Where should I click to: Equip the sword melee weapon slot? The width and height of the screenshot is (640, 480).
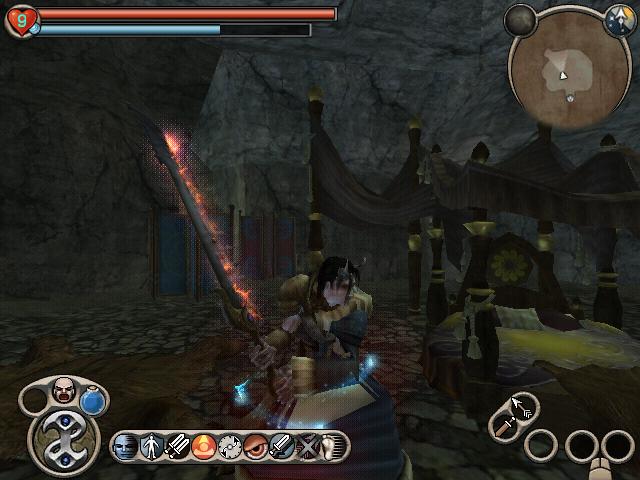pyautogui.click(x=503, y=425)
